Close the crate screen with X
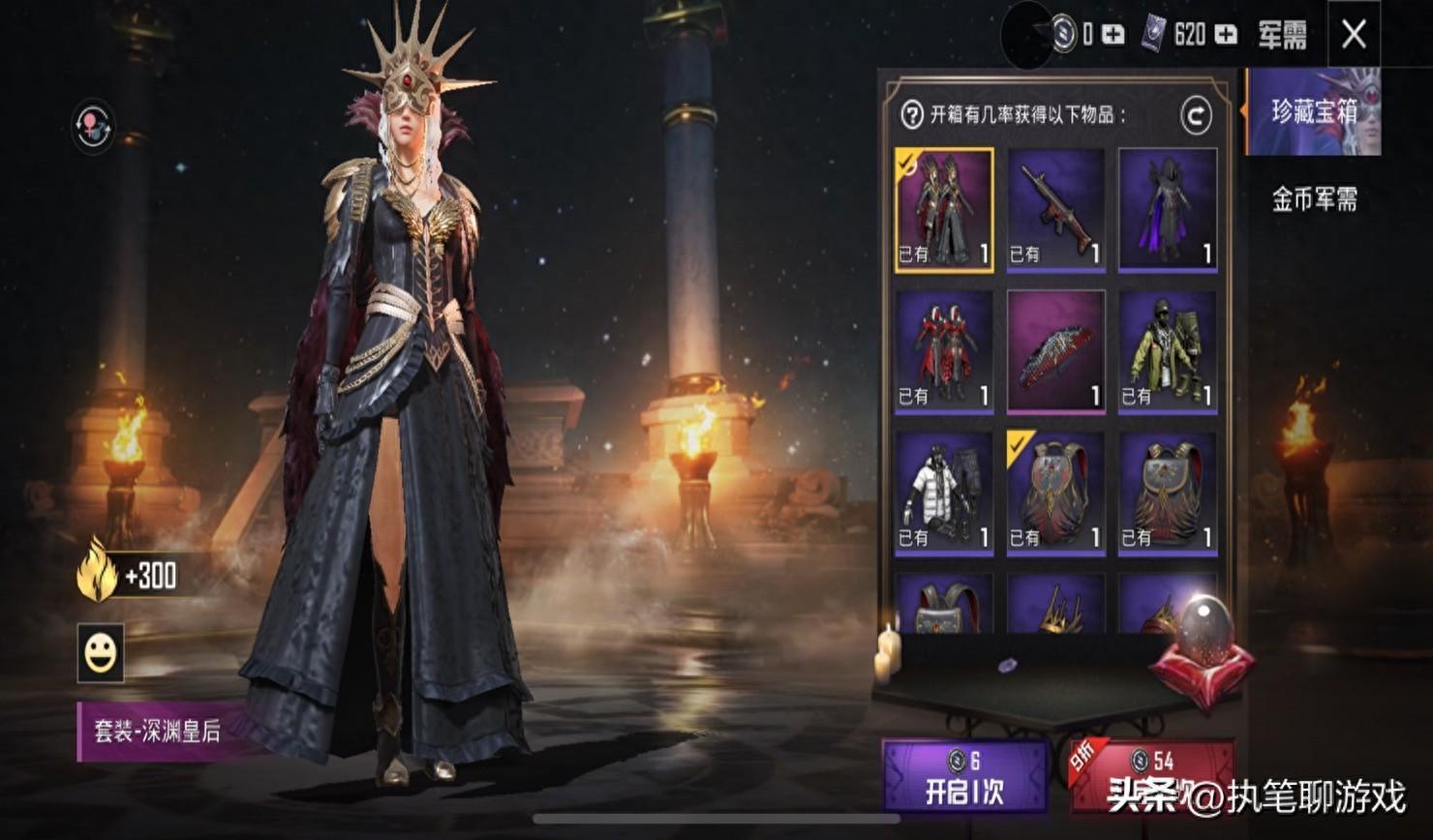 coord(1354,35)
